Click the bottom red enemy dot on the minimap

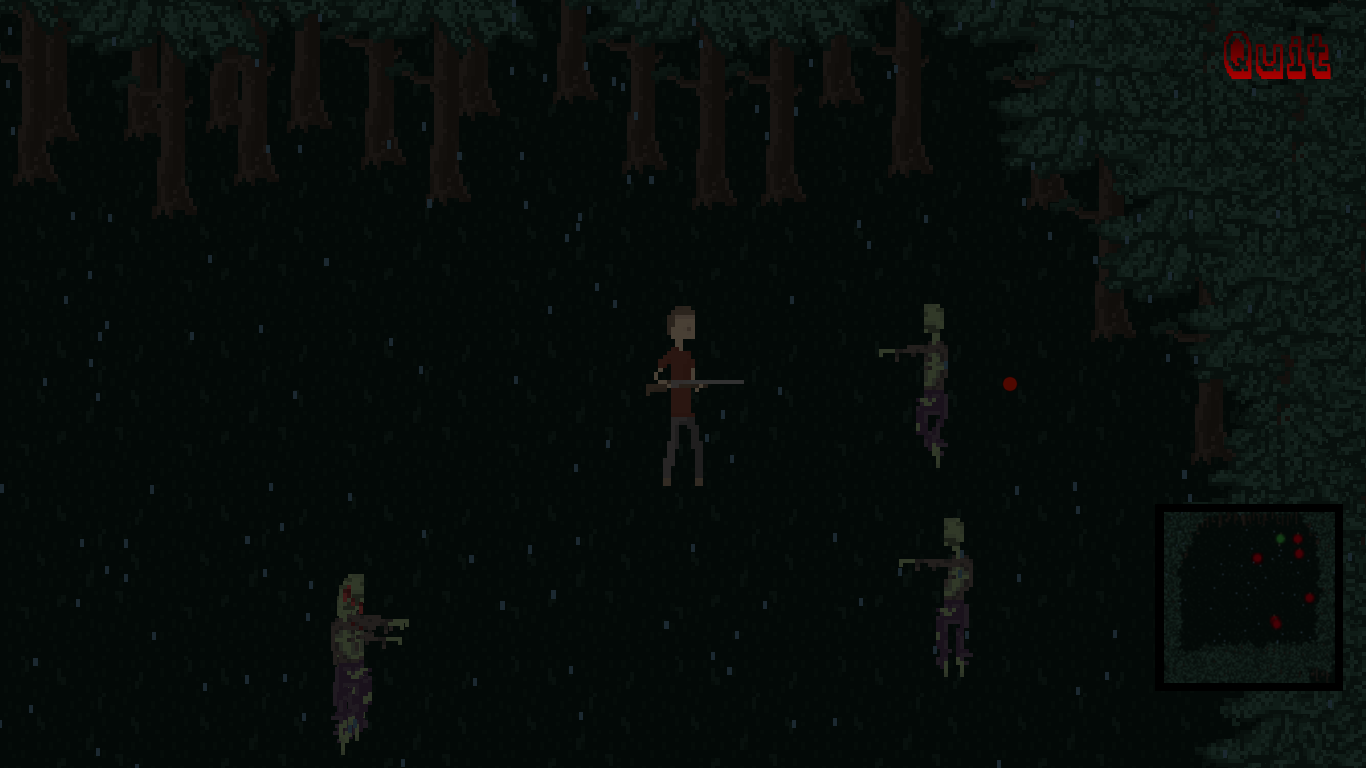coord(1276,622)
